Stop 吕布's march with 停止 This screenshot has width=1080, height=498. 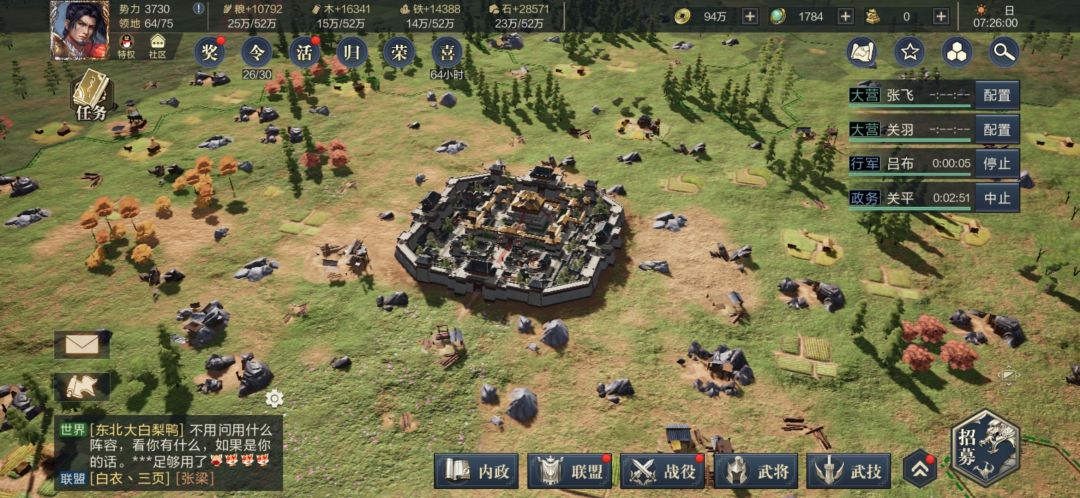coord(996,164)
